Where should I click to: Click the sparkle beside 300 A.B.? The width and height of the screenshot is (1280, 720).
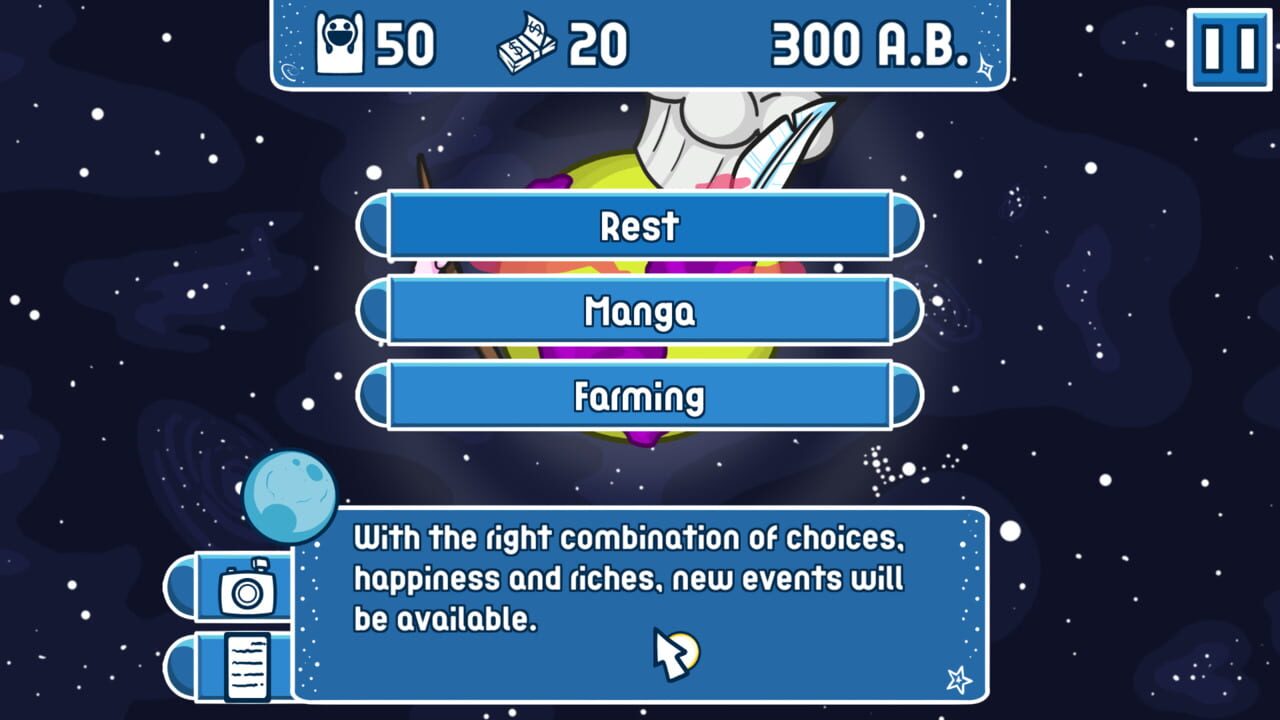pyautogui.click(x=983, y=68)
